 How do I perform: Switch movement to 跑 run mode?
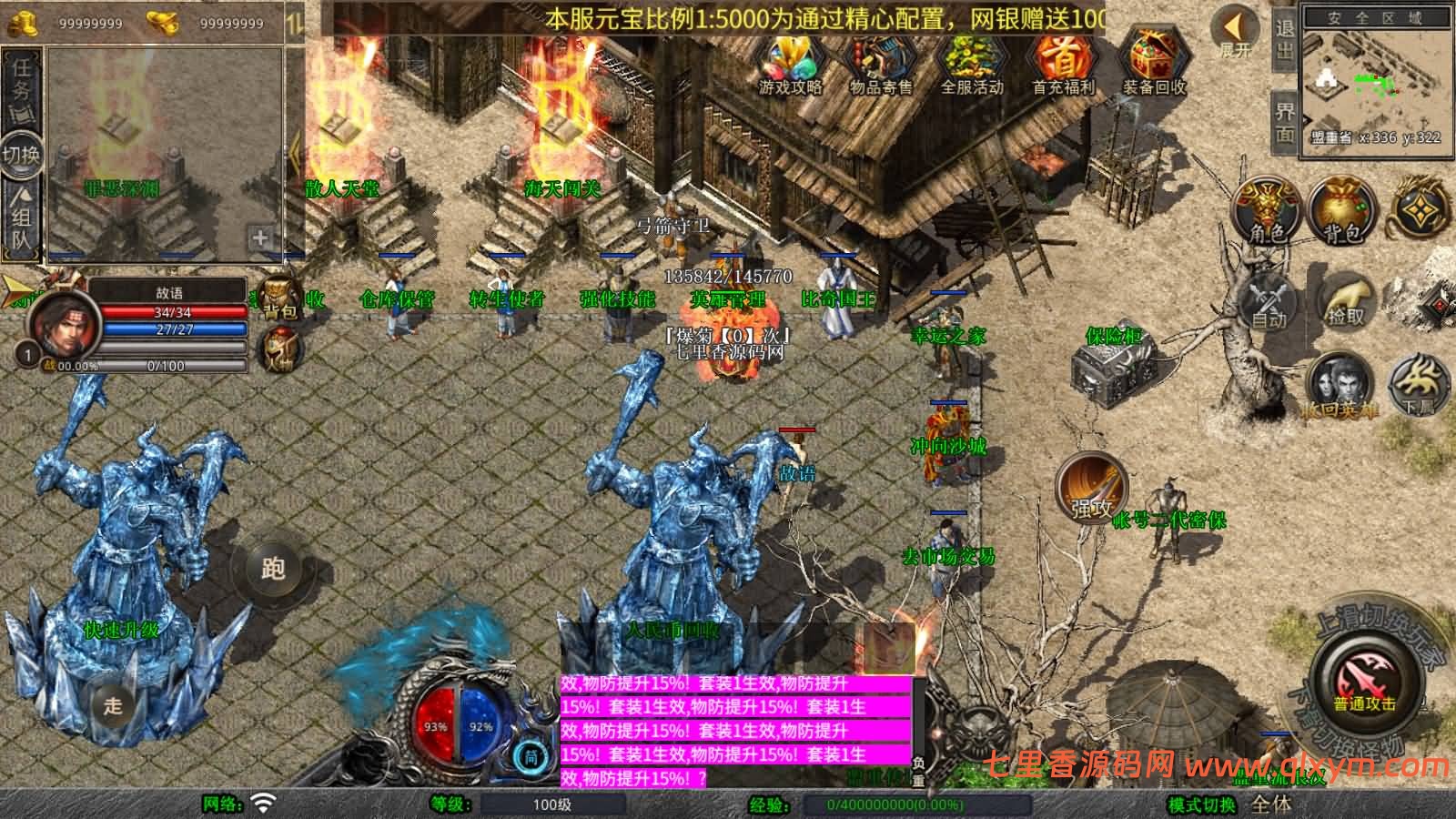(x=273, y=569)
